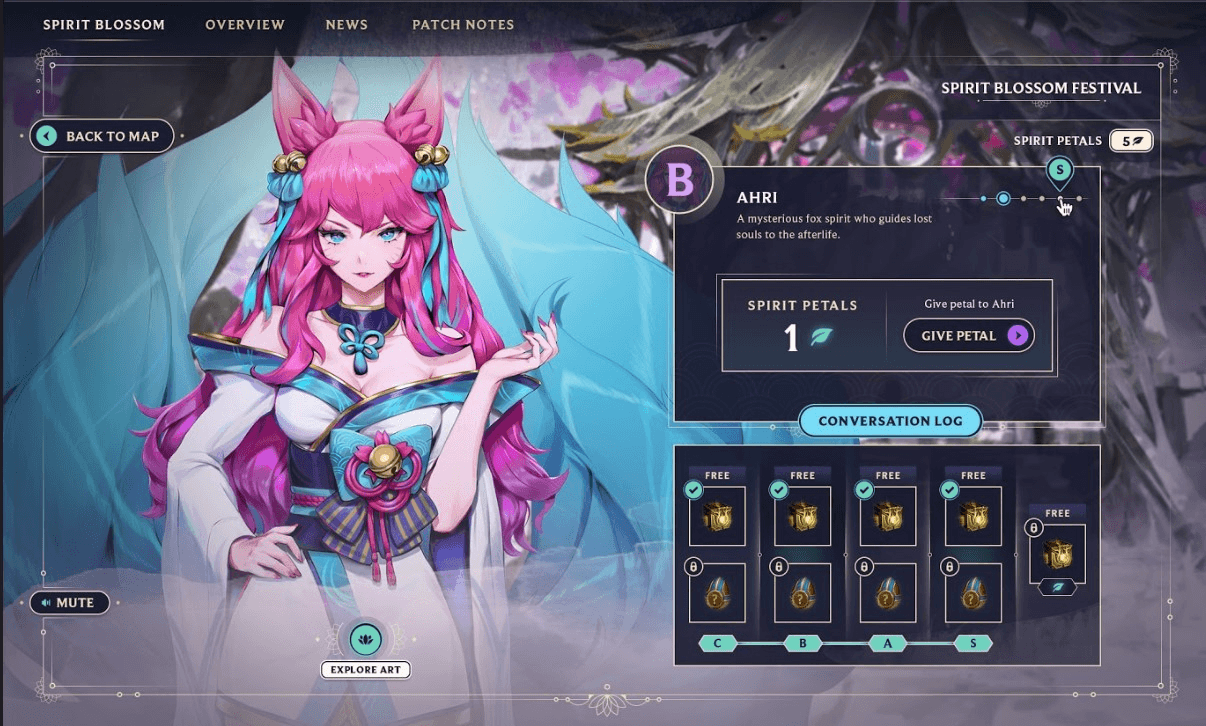View the Patch Notes tab
Viewport: 1206px width, 726px height.
(463, 24)
